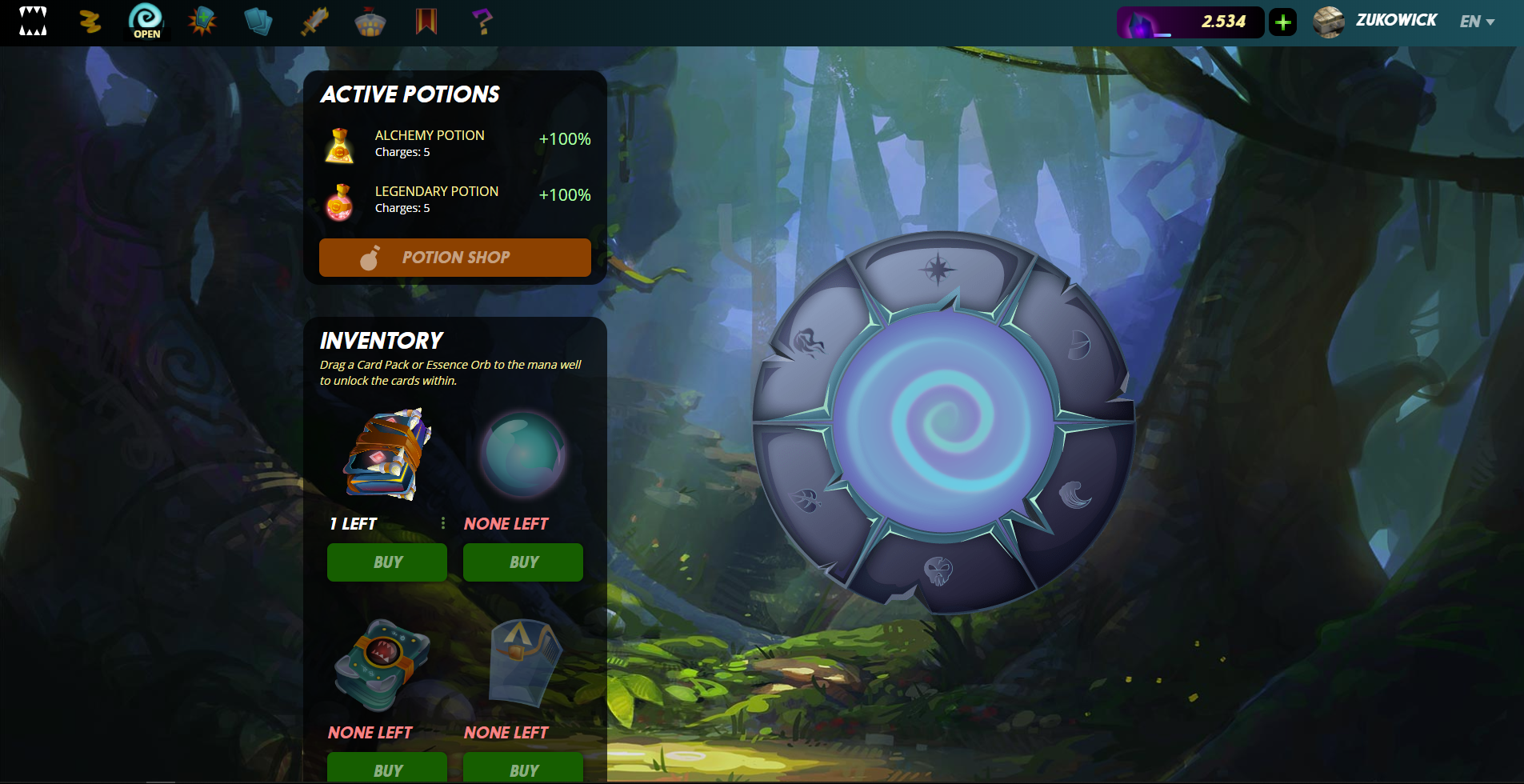Image resolution: width=1524 pixels, height=784 pixels.
Task: Open the Potion Shop
Action: pyautogui.click(x=454, y=258)
